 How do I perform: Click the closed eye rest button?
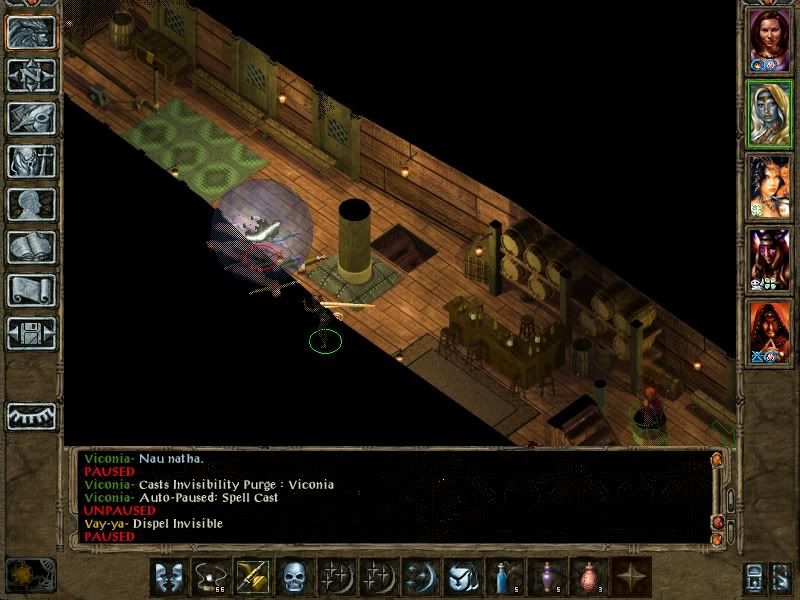pyautogui.click(x=31, y=415)
